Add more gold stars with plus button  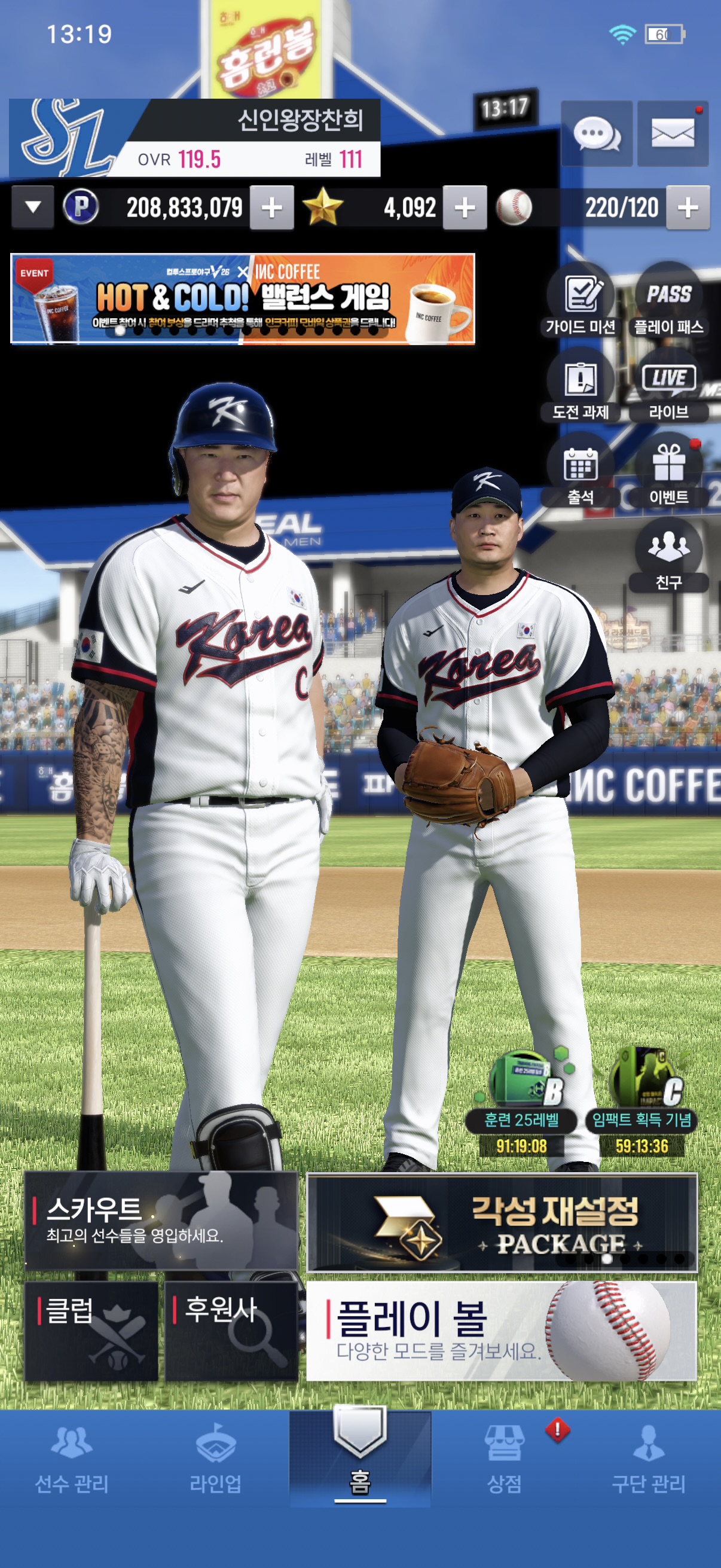tap(465, 208)
